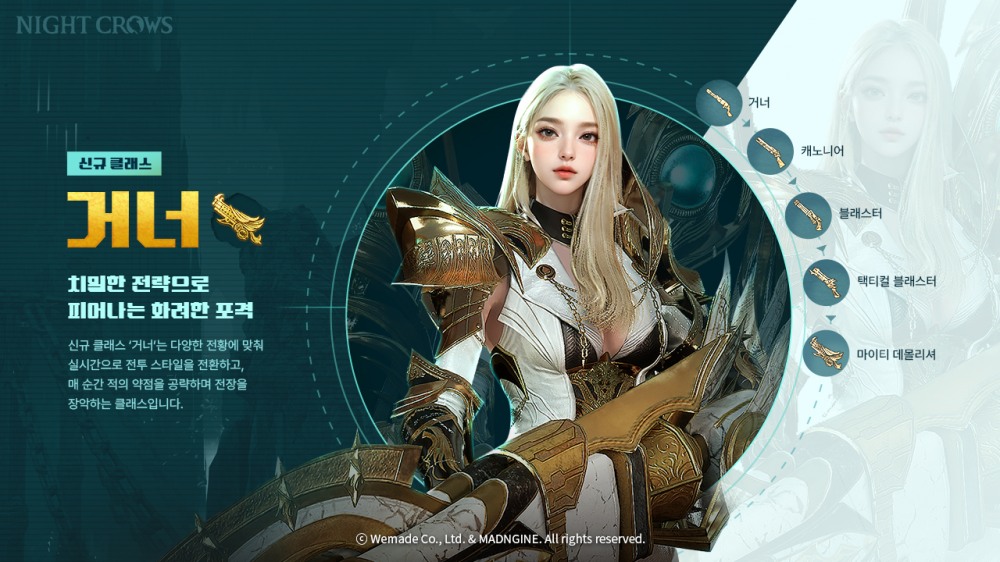Viewport: 1000px width, 562px height.
Task: Click the Night Crows logo
Action: [94, 25]
